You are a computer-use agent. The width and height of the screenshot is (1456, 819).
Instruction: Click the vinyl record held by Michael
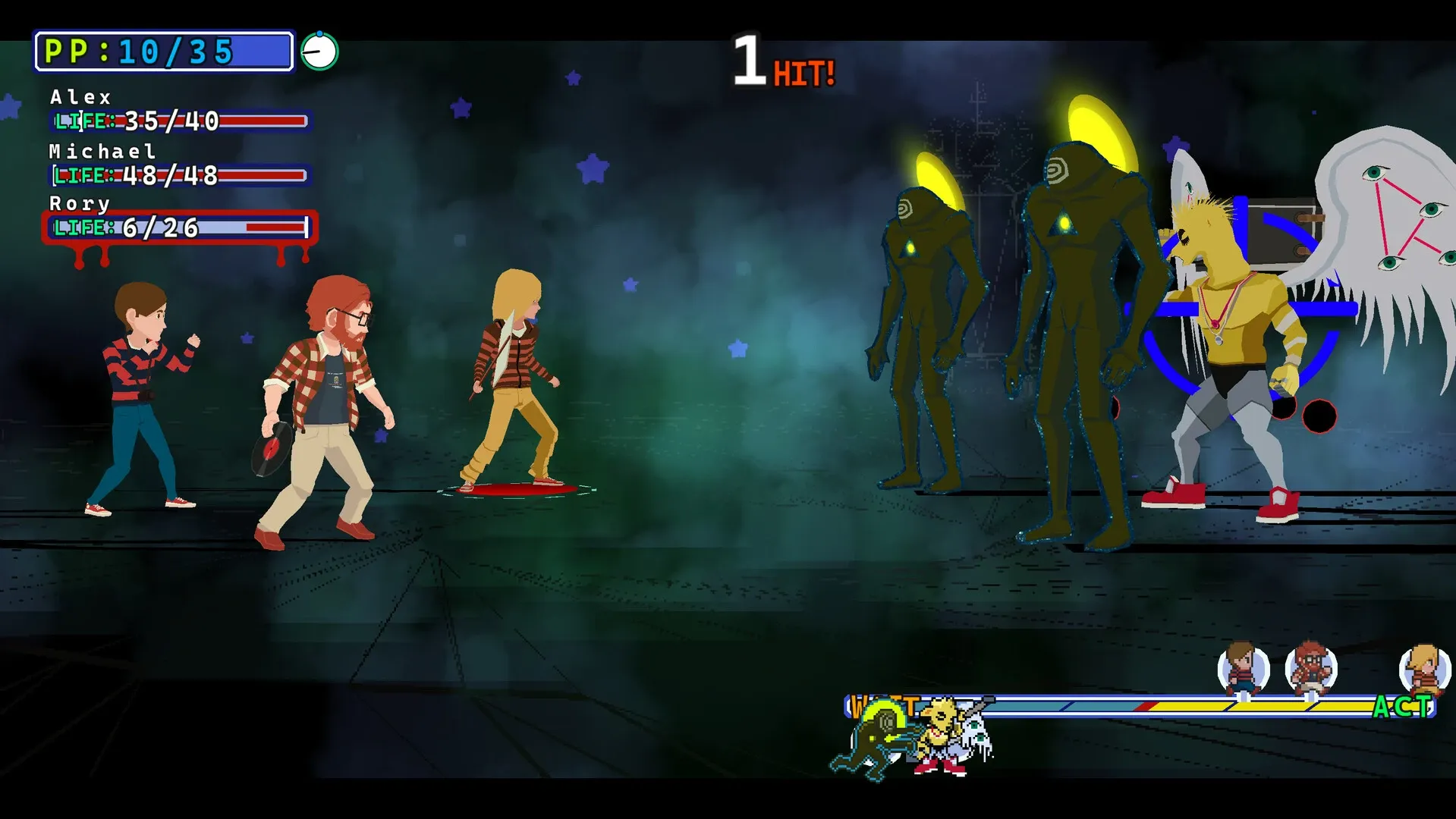(270, 448)
